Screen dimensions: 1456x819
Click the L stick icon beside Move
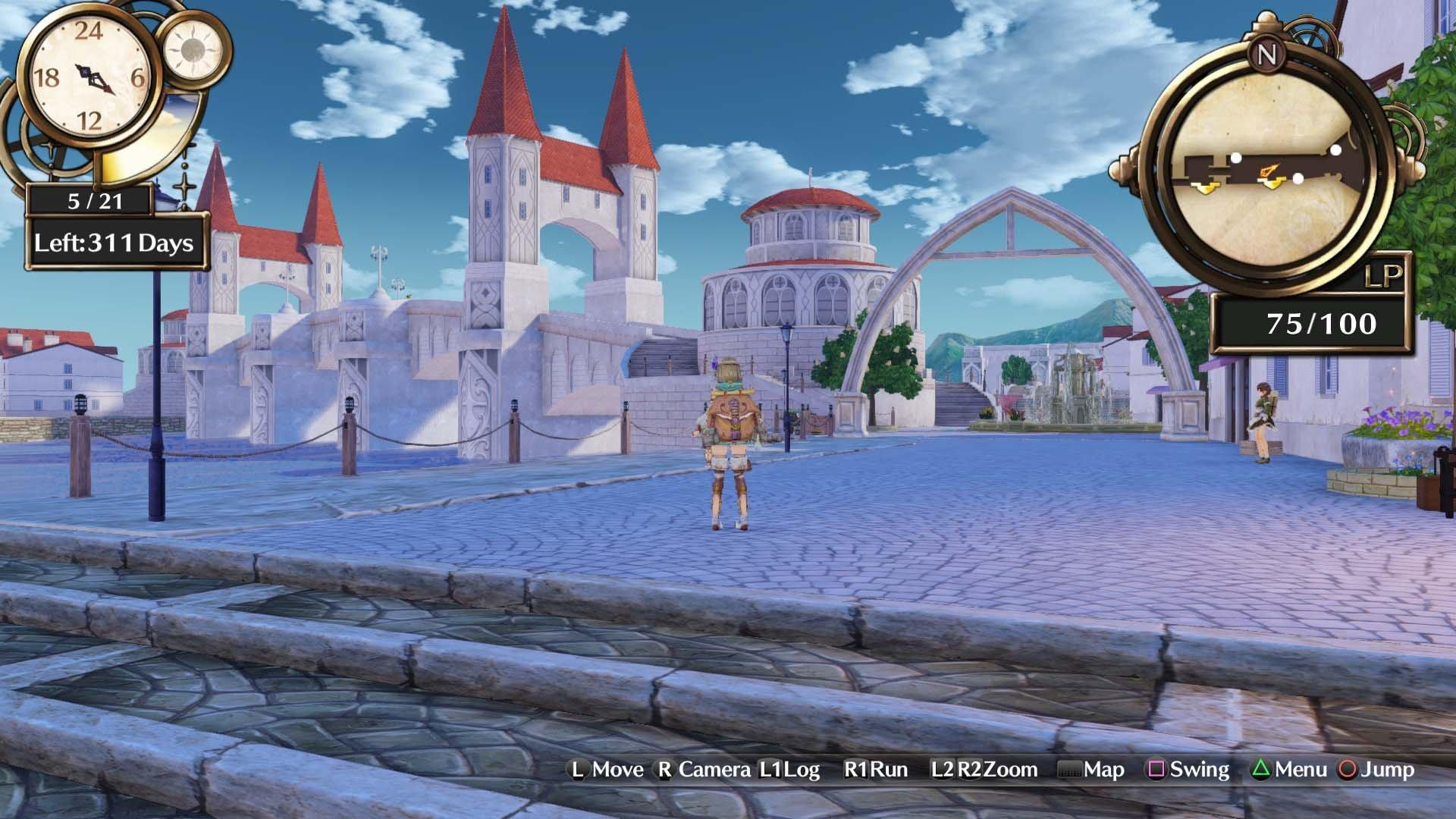pyautogui.click(x=576, y=769)
